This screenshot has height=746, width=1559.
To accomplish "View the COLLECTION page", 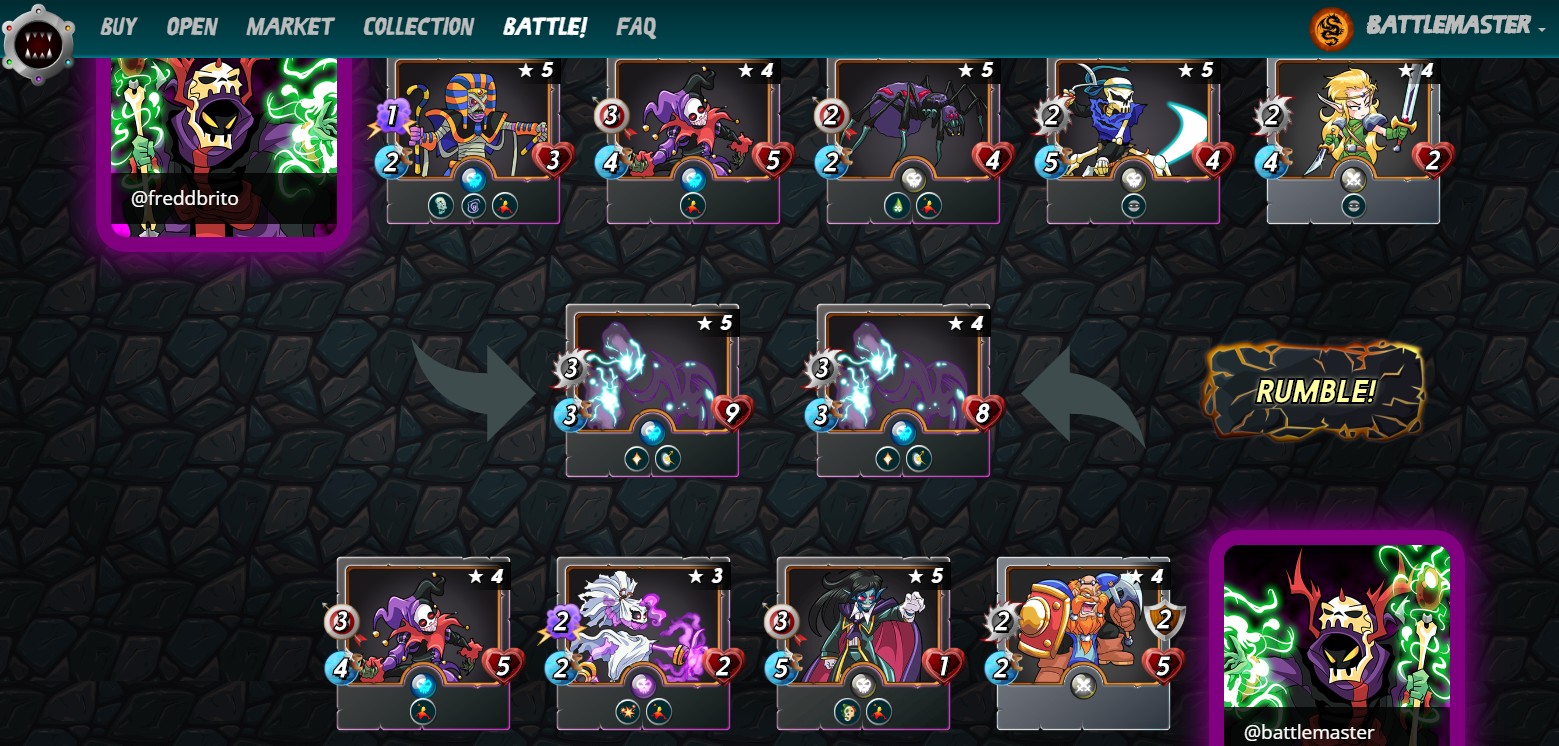I will click(418, 27).
